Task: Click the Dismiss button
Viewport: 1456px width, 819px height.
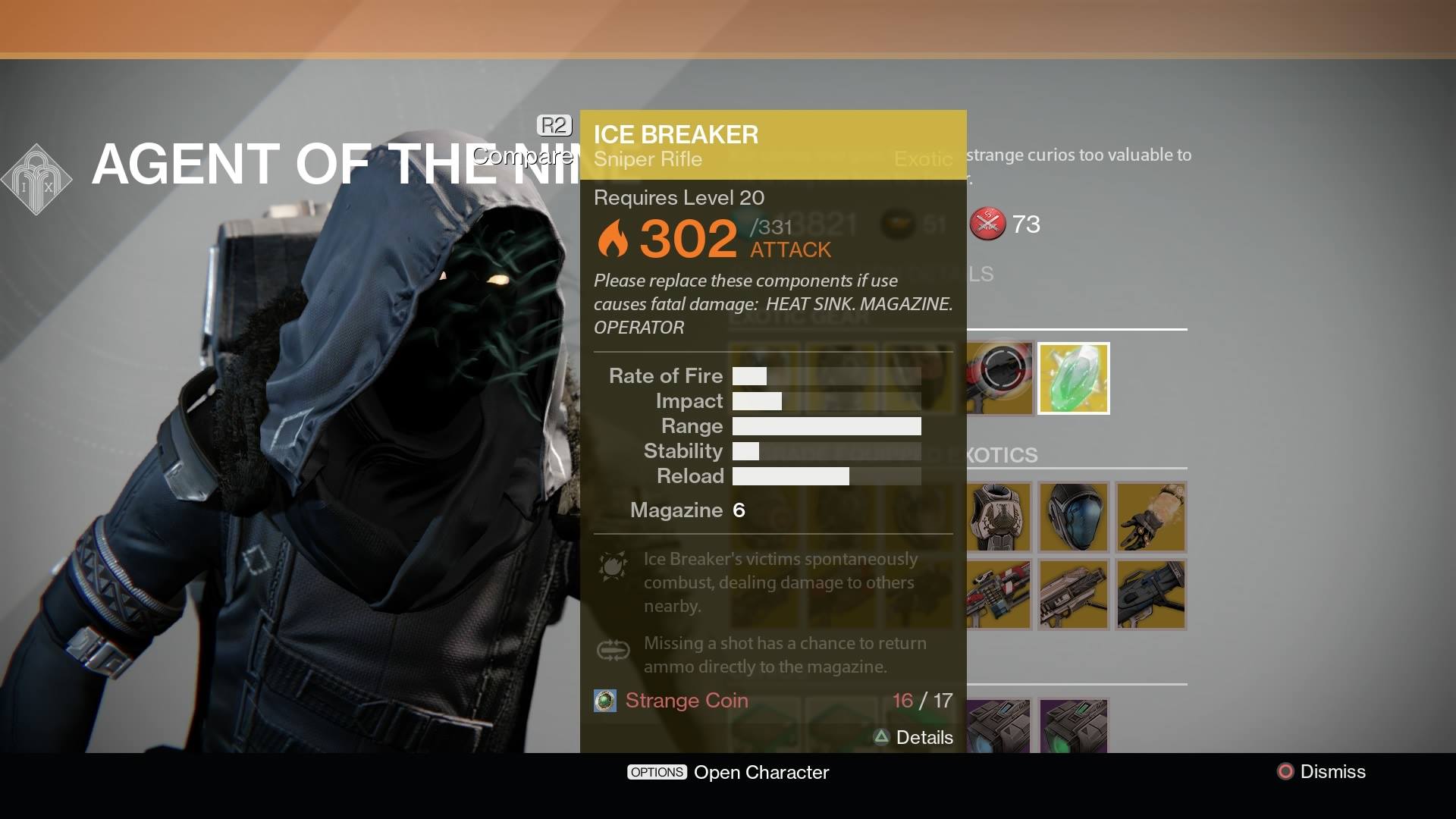Action: pyautogui.click(x=1332, y=772)
